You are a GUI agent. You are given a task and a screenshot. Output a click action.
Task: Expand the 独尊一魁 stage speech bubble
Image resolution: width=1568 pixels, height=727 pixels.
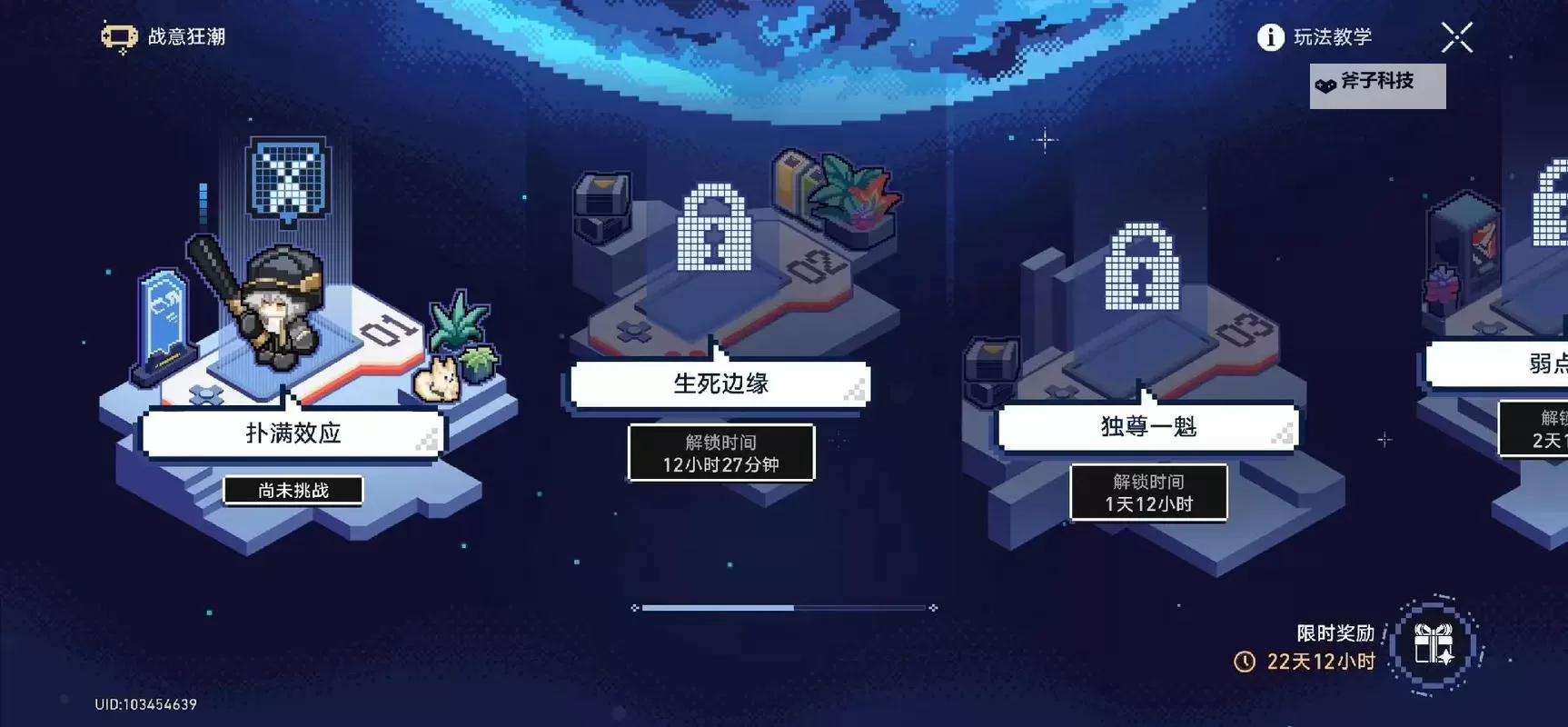coord(1146,427)
